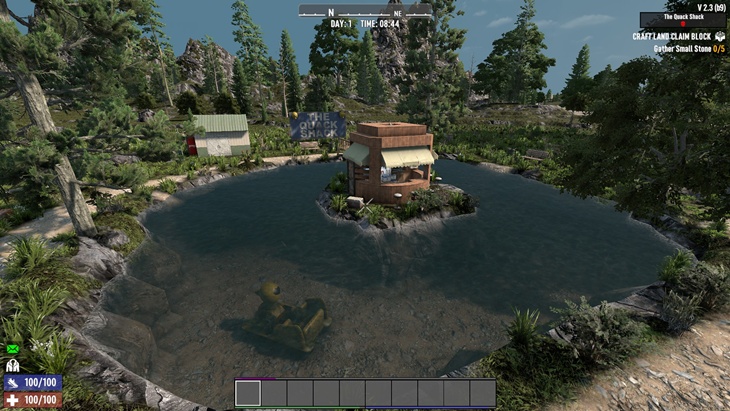Image resolution: width=730 pixels, height=411 pixels.
Task: Click the compass bar showing N and NE
Action: [365, 11]
